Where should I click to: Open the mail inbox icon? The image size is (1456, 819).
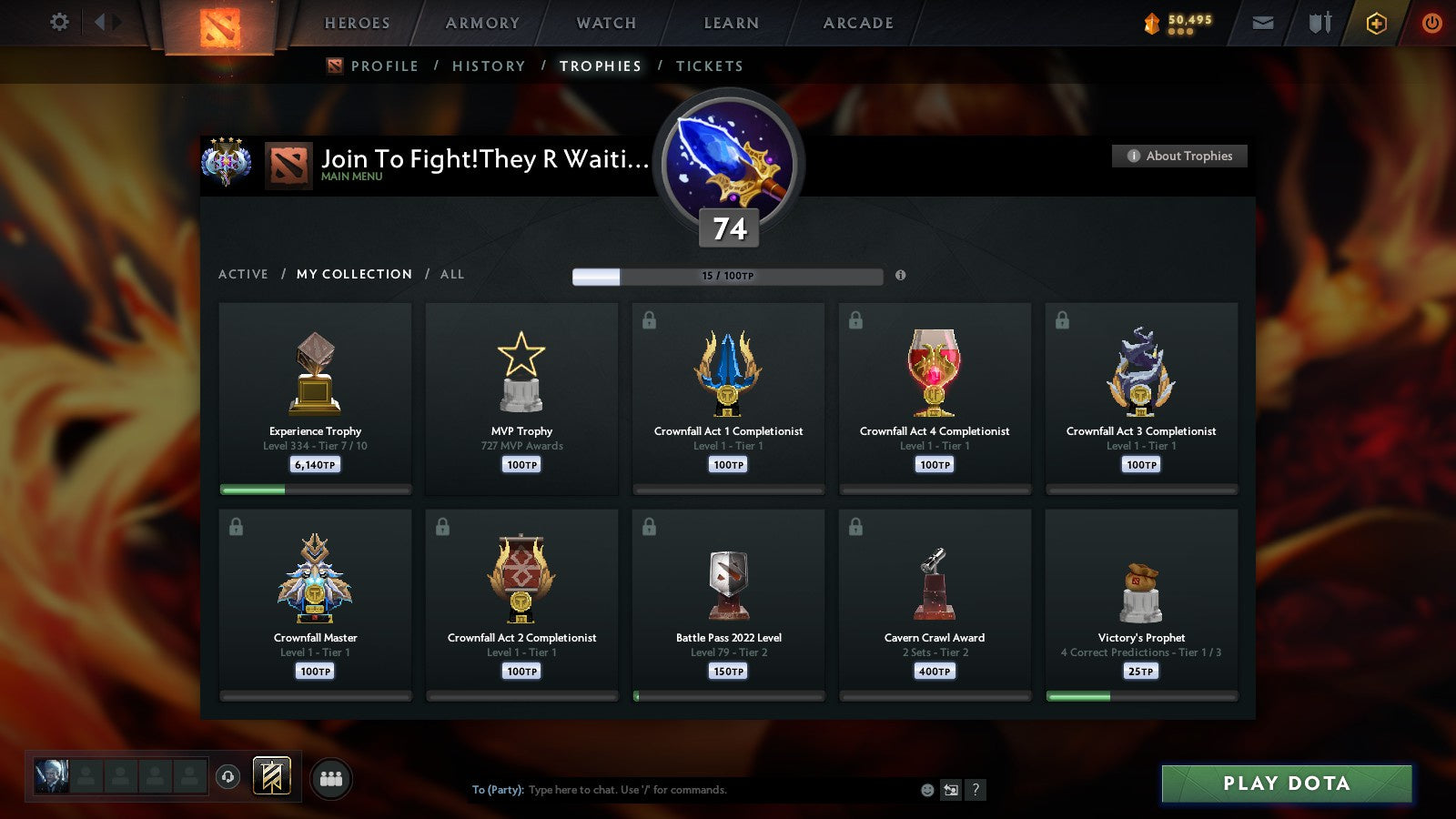pos(1261,22)
